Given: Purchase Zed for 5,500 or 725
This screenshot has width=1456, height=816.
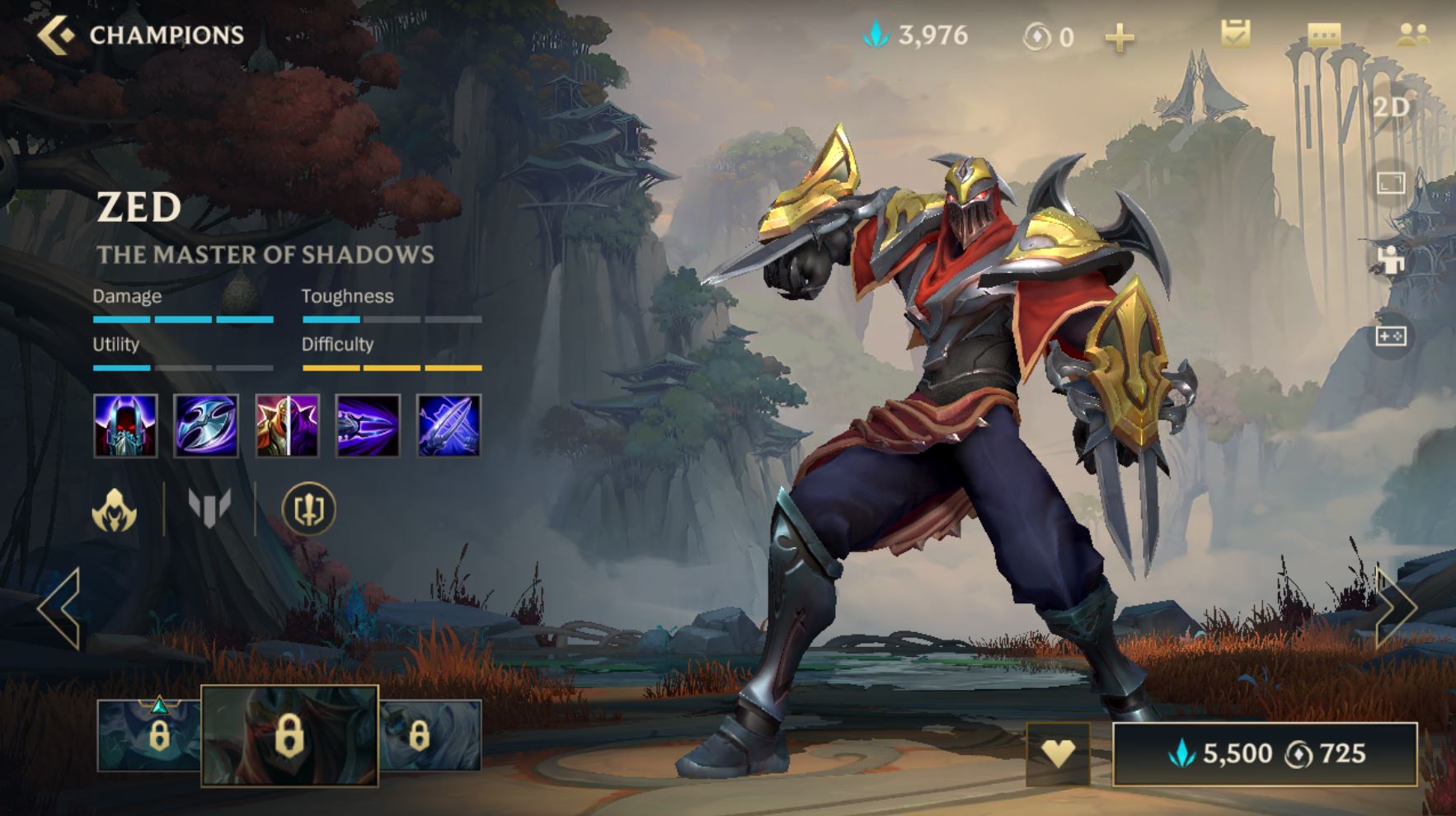Looking at the screenshot, I should tap(1265, 753).
